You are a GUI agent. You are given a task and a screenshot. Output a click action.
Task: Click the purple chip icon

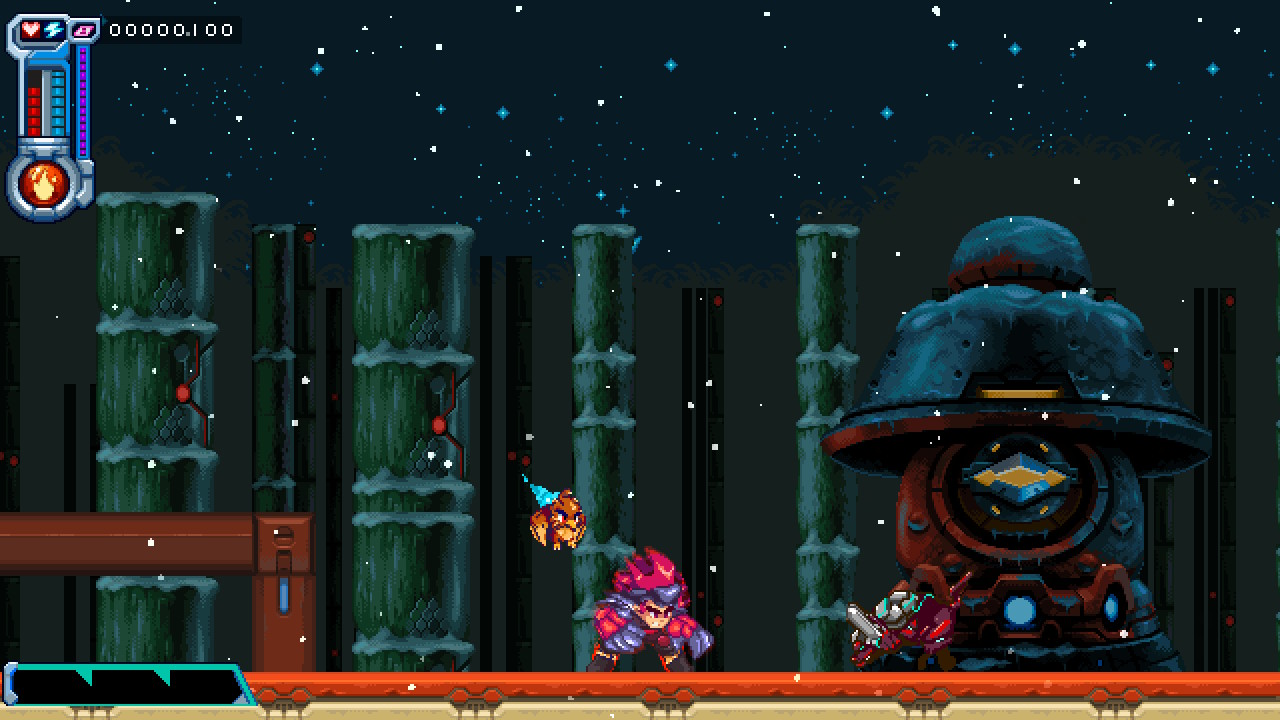click(x=85, y=31)
